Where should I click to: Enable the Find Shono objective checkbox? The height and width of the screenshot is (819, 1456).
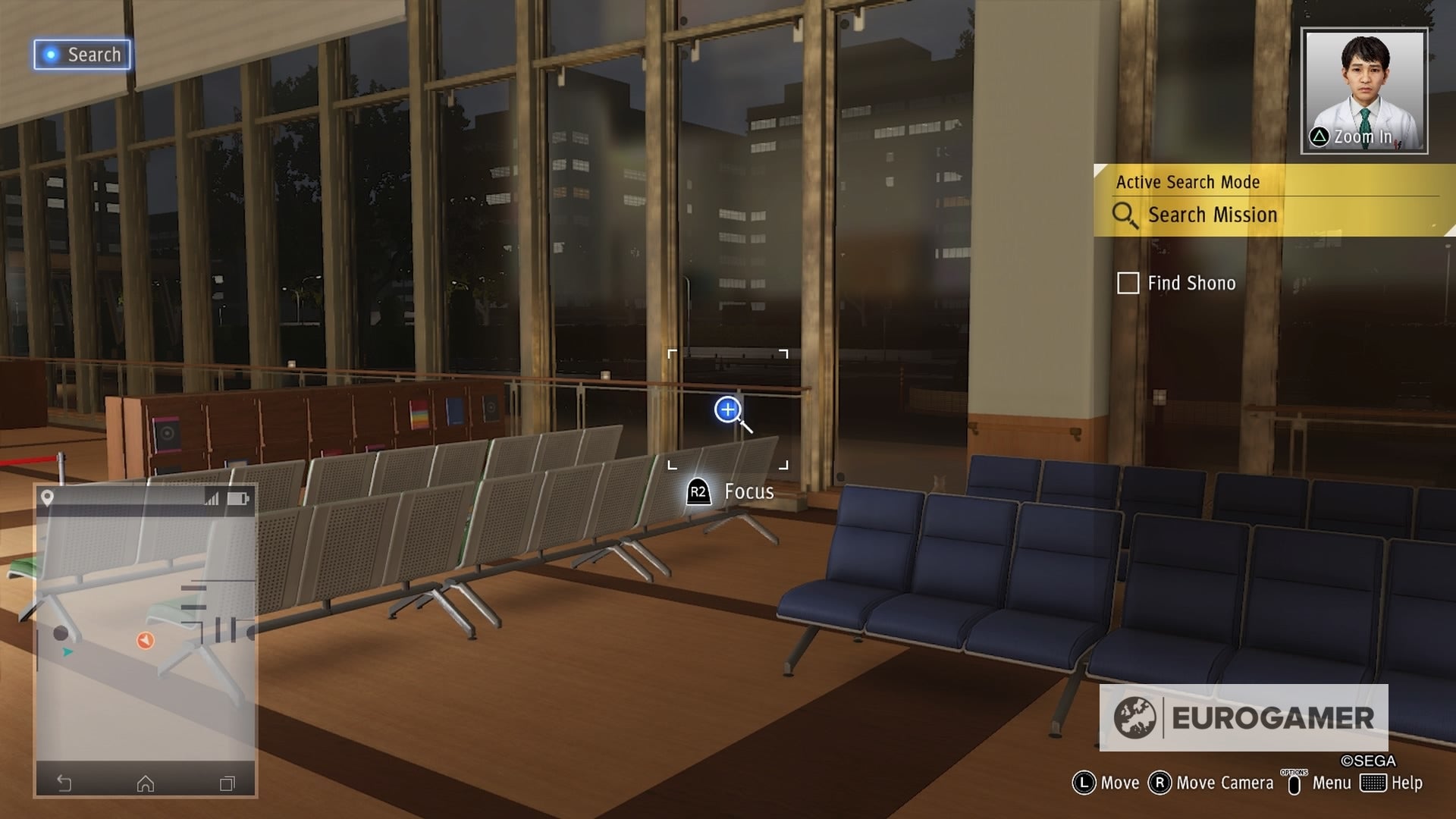point(1128,283)
